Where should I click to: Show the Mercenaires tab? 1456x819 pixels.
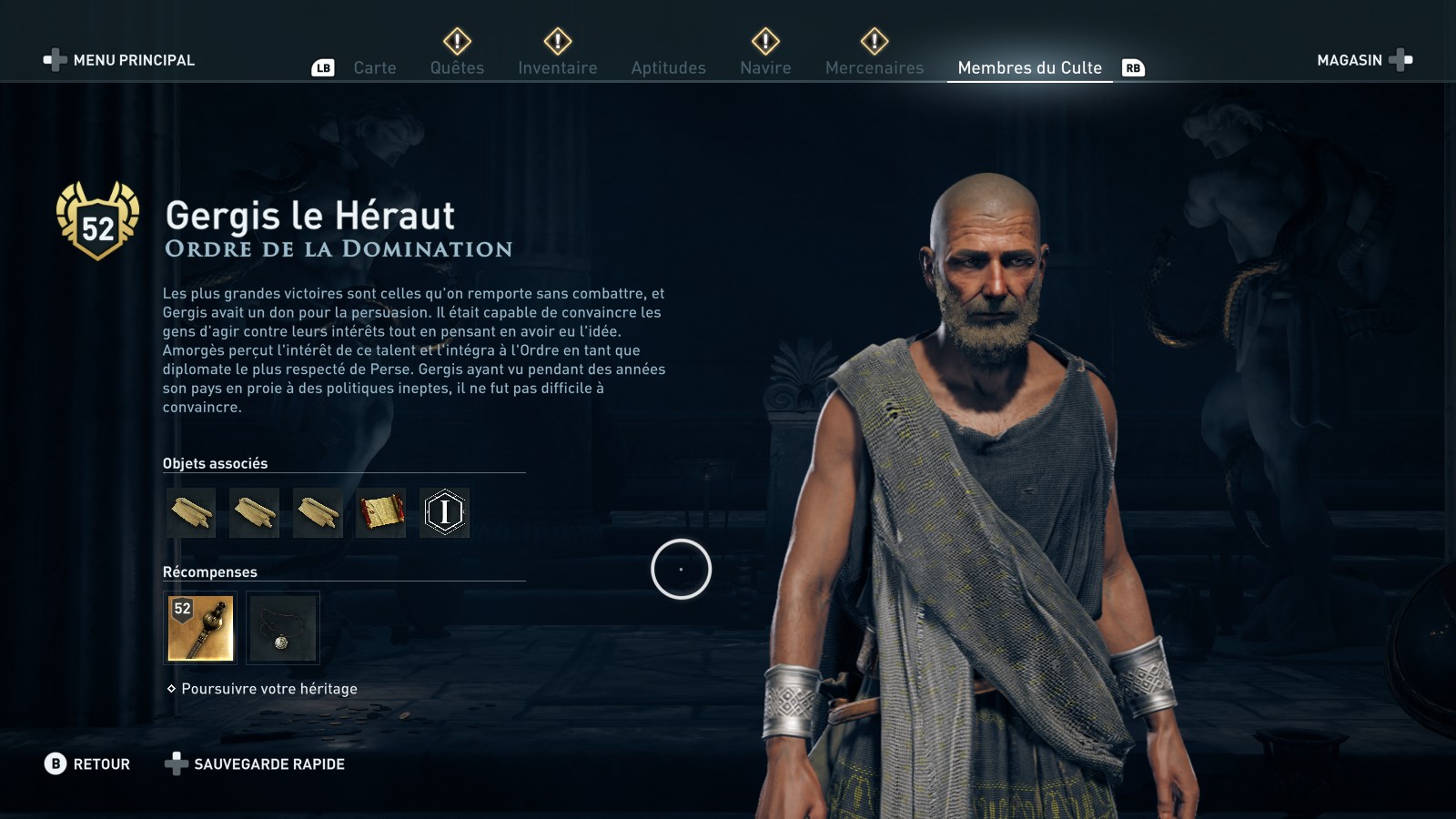click(x=874, y=68)
